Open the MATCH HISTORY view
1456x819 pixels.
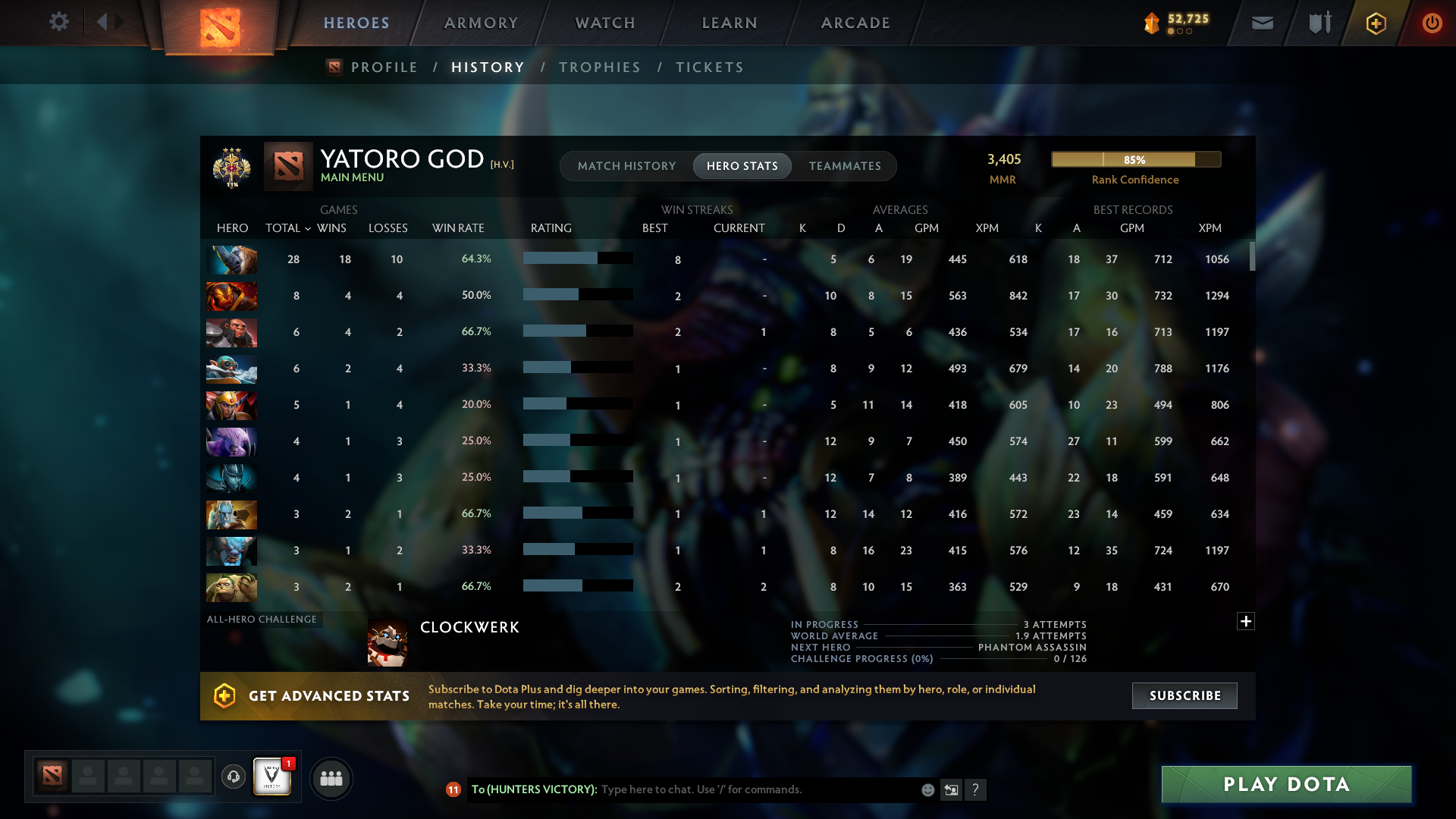tap(626, 165)
